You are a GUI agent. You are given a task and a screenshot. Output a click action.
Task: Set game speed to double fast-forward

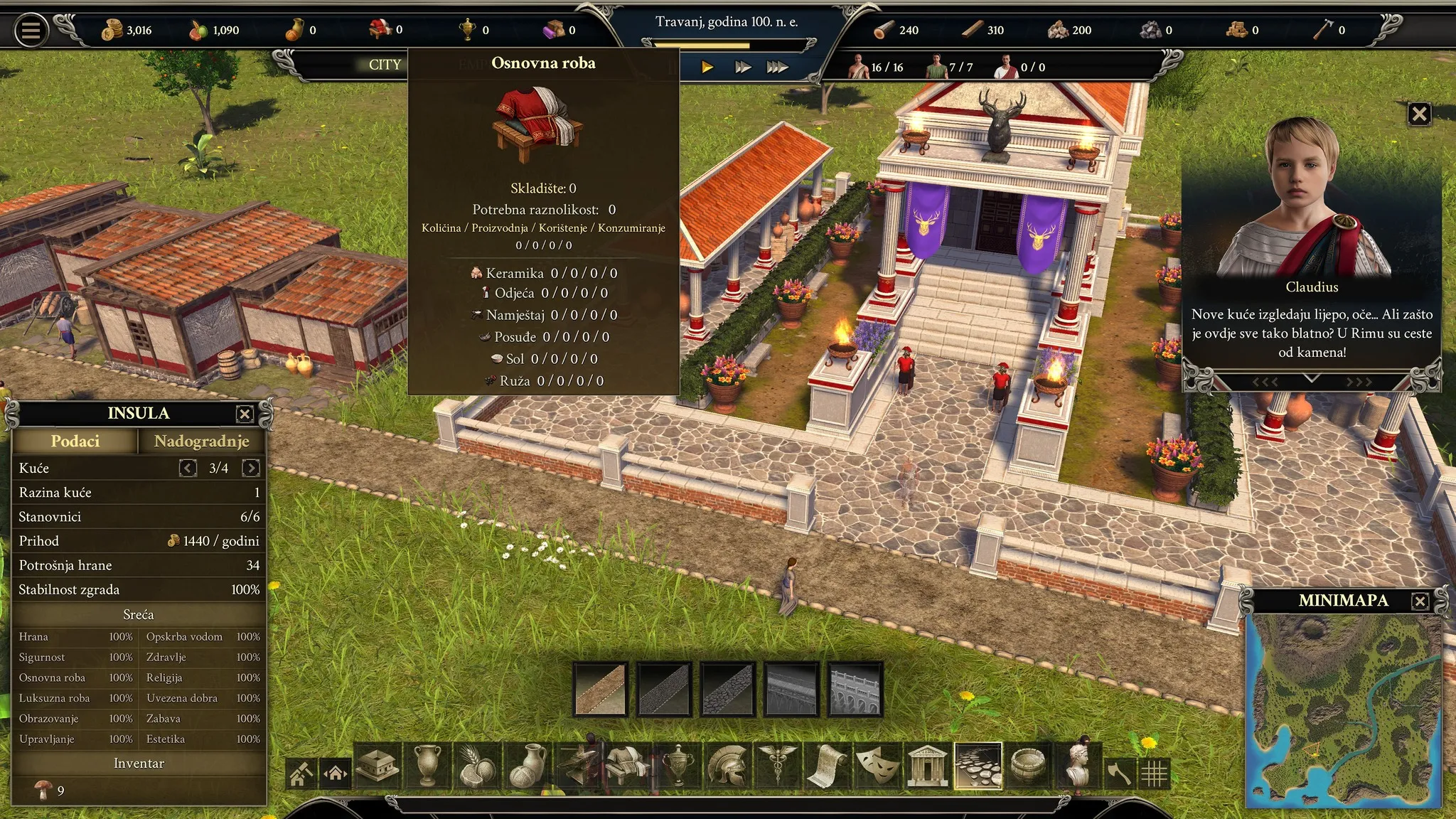tap(743, 67)
